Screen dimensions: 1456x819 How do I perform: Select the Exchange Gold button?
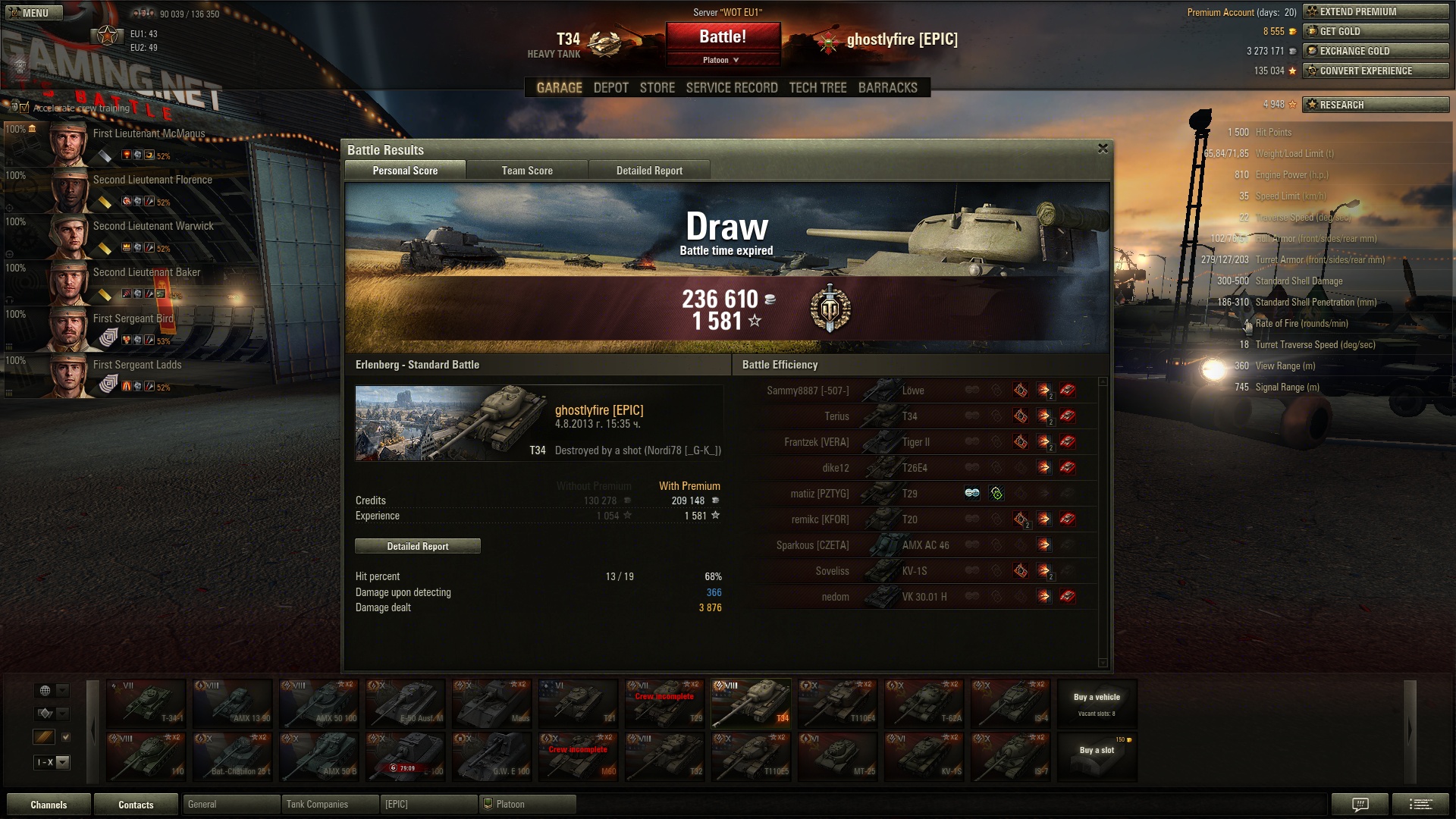point(1376,51)
